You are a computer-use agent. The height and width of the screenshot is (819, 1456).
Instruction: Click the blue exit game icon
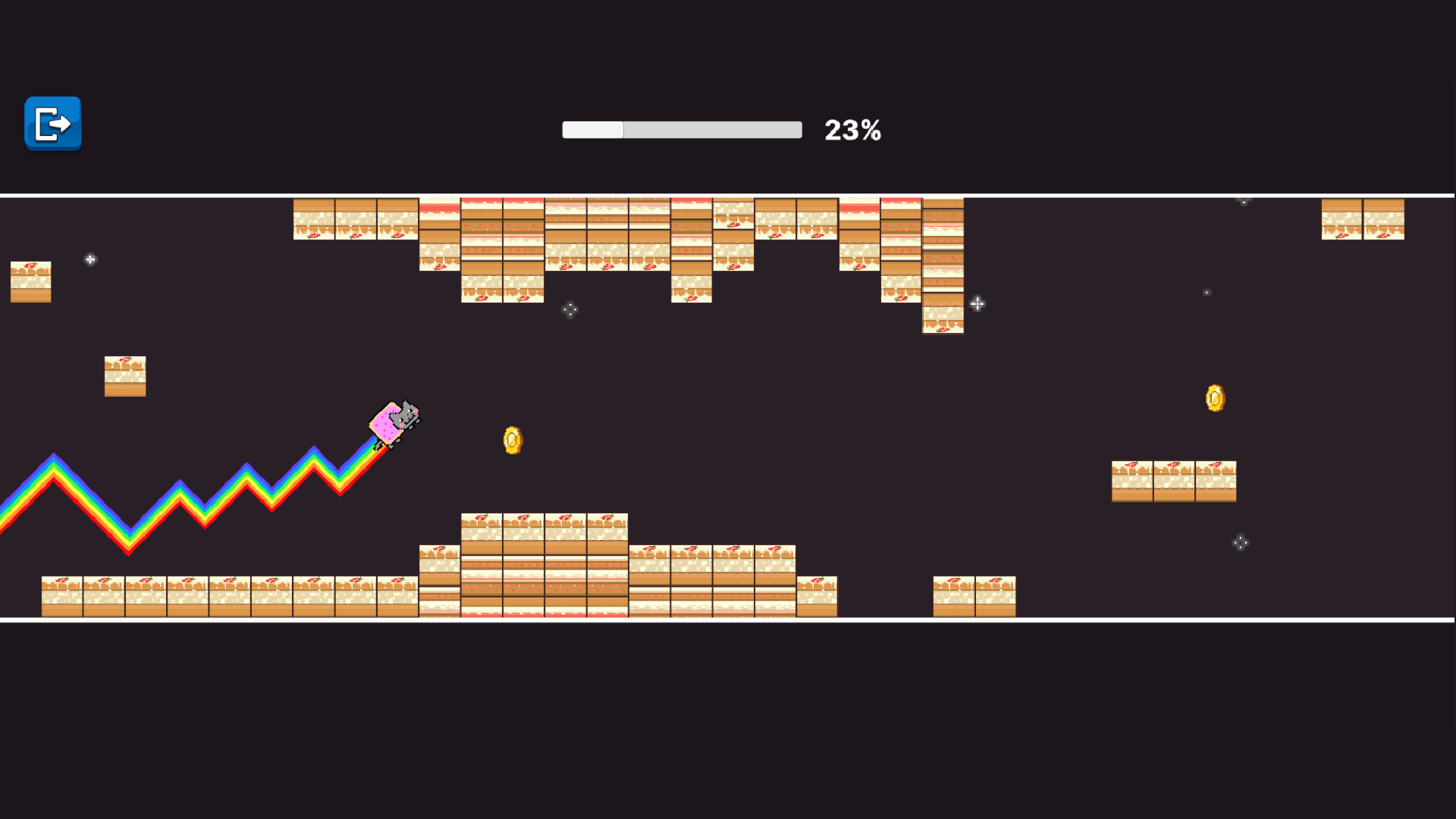coord(52,124)
